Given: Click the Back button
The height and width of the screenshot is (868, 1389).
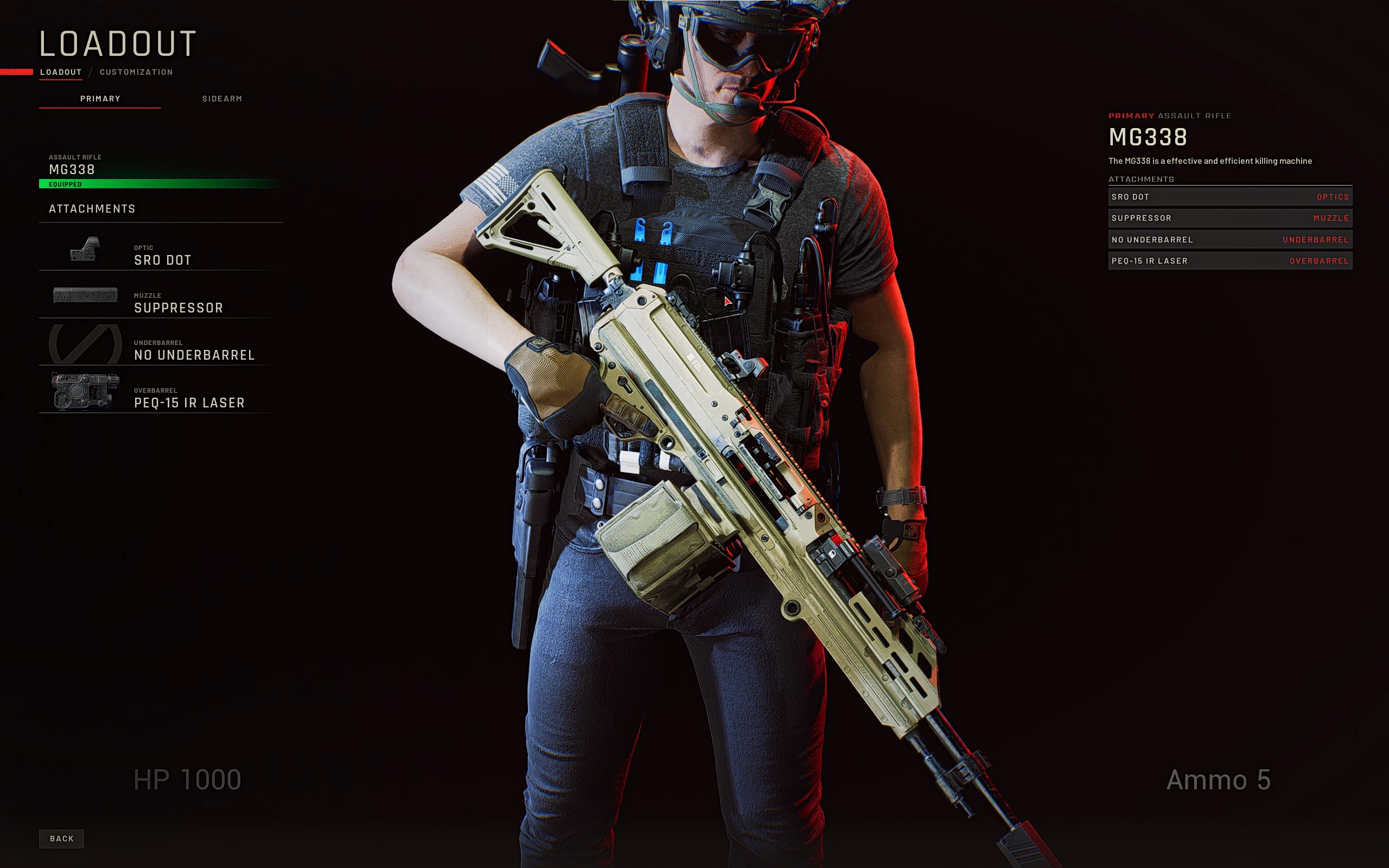Looking at the screenshot, I should 61,839.
